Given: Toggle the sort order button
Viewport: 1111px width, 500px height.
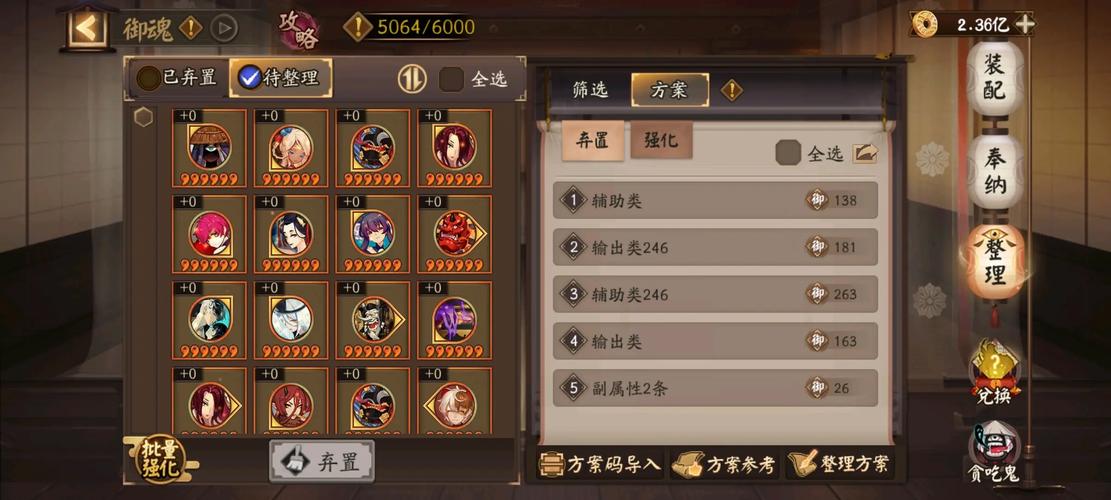Looking at the screenshot, I should coord(412,78).
